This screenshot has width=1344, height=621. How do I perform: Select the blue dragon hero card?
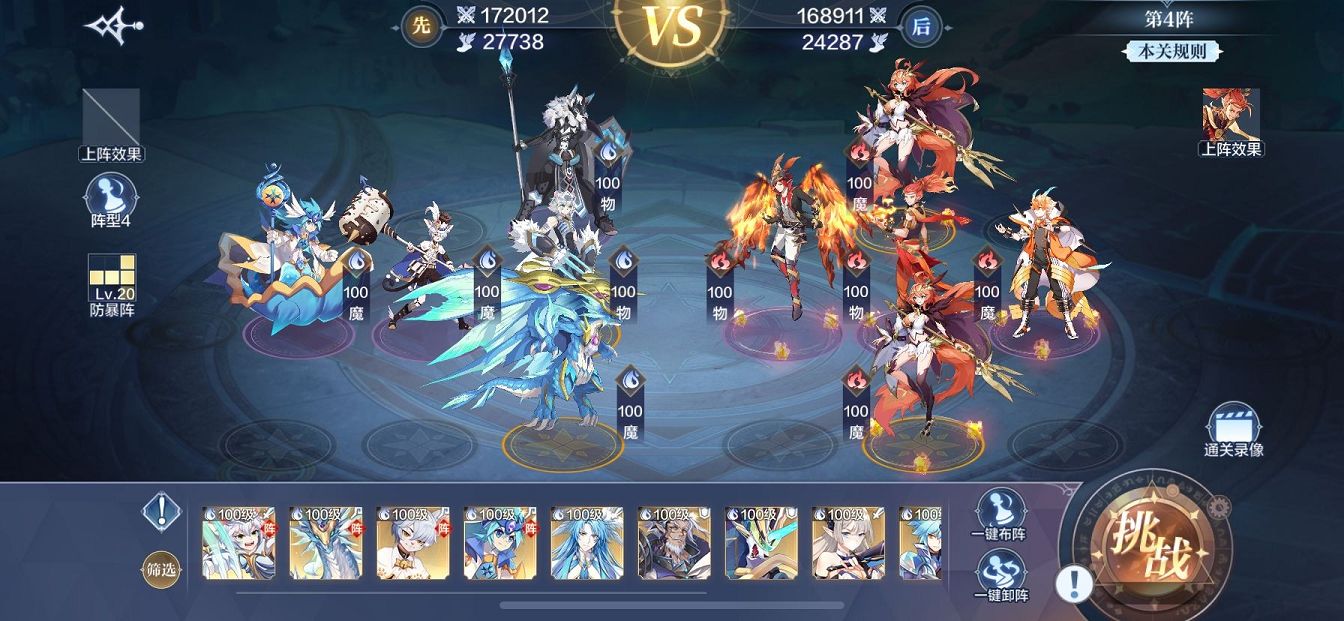[x=326, y=543]
